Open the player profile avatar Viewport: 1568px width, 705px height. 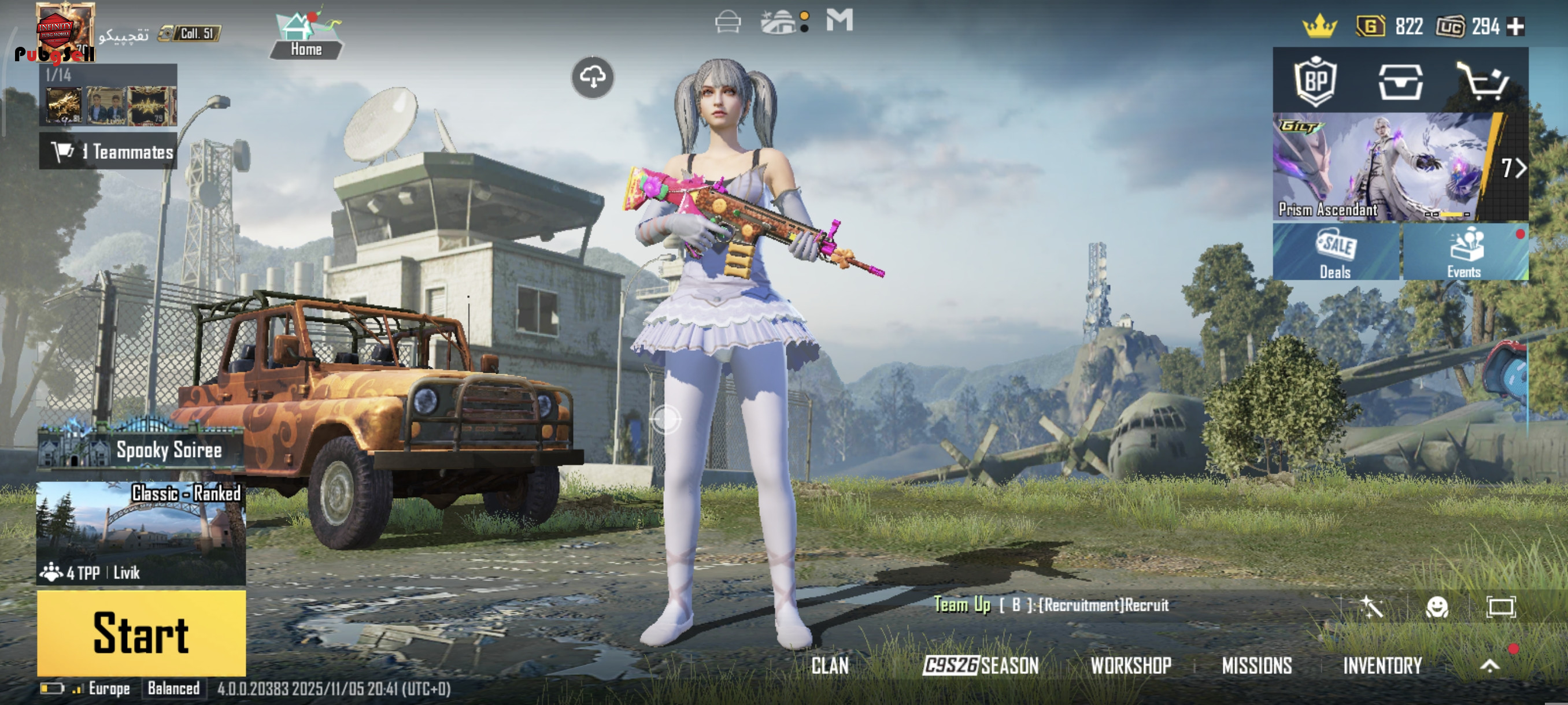tap(65, 31)
